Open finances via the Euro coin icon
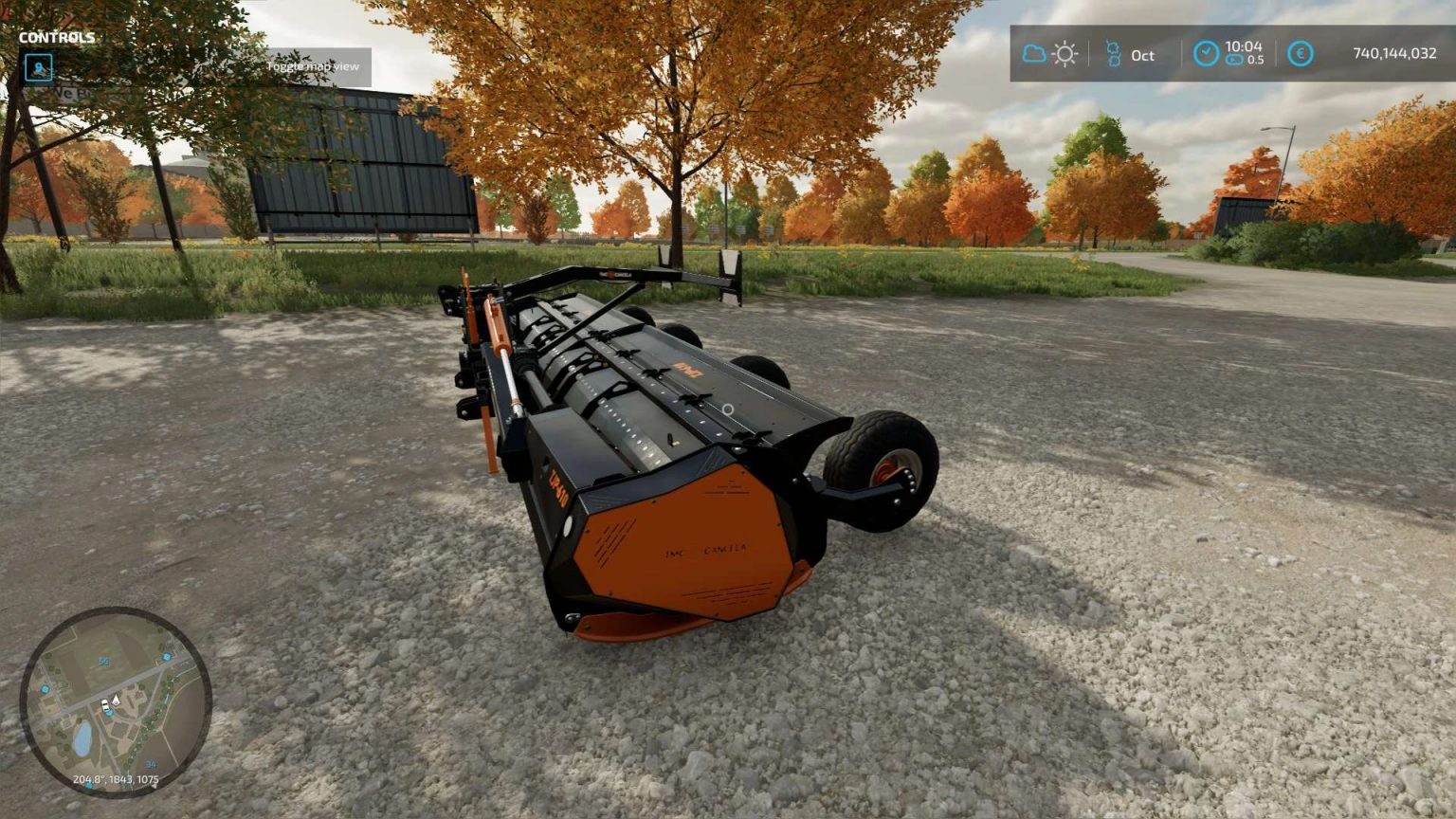1456x819 pixels. tap(1301, 55)
